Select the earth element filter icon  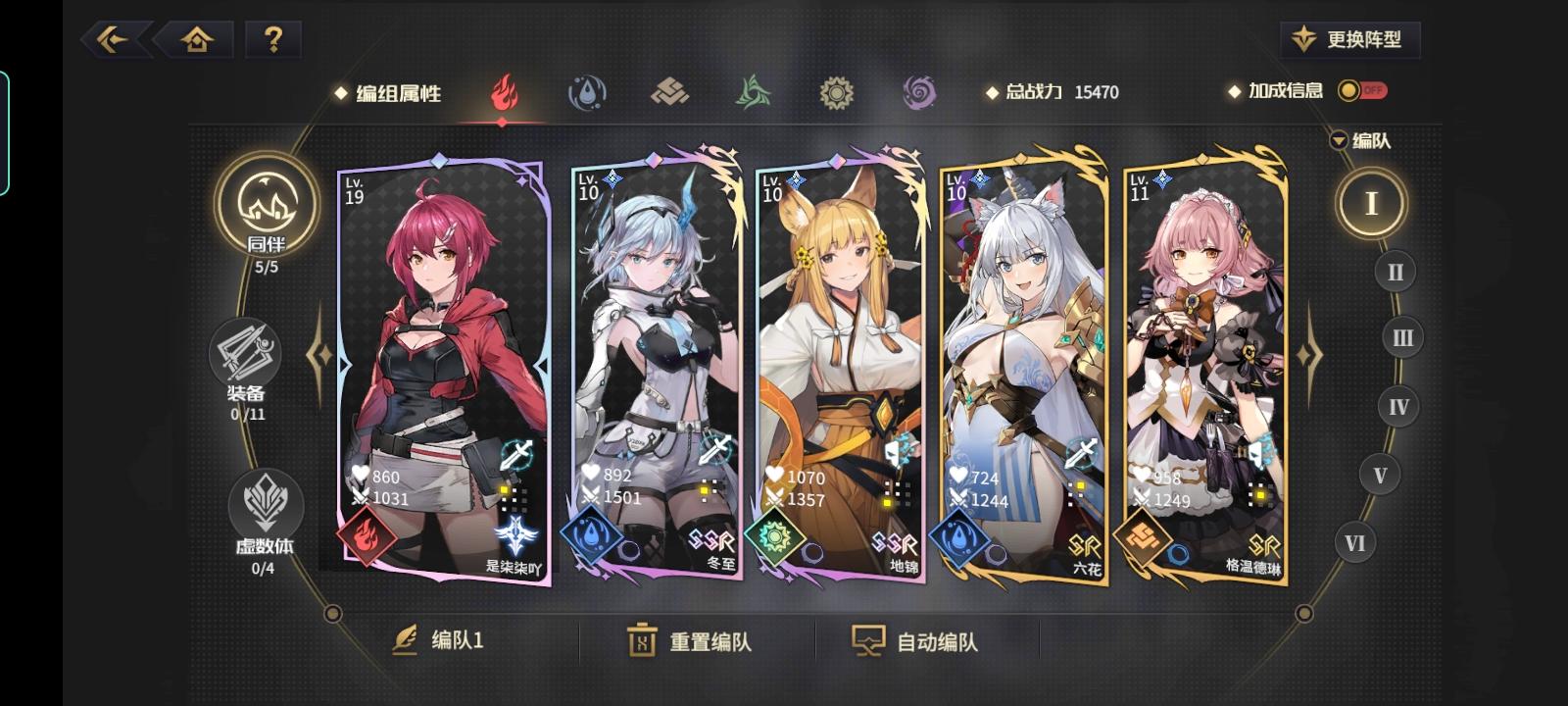(669, 93)
